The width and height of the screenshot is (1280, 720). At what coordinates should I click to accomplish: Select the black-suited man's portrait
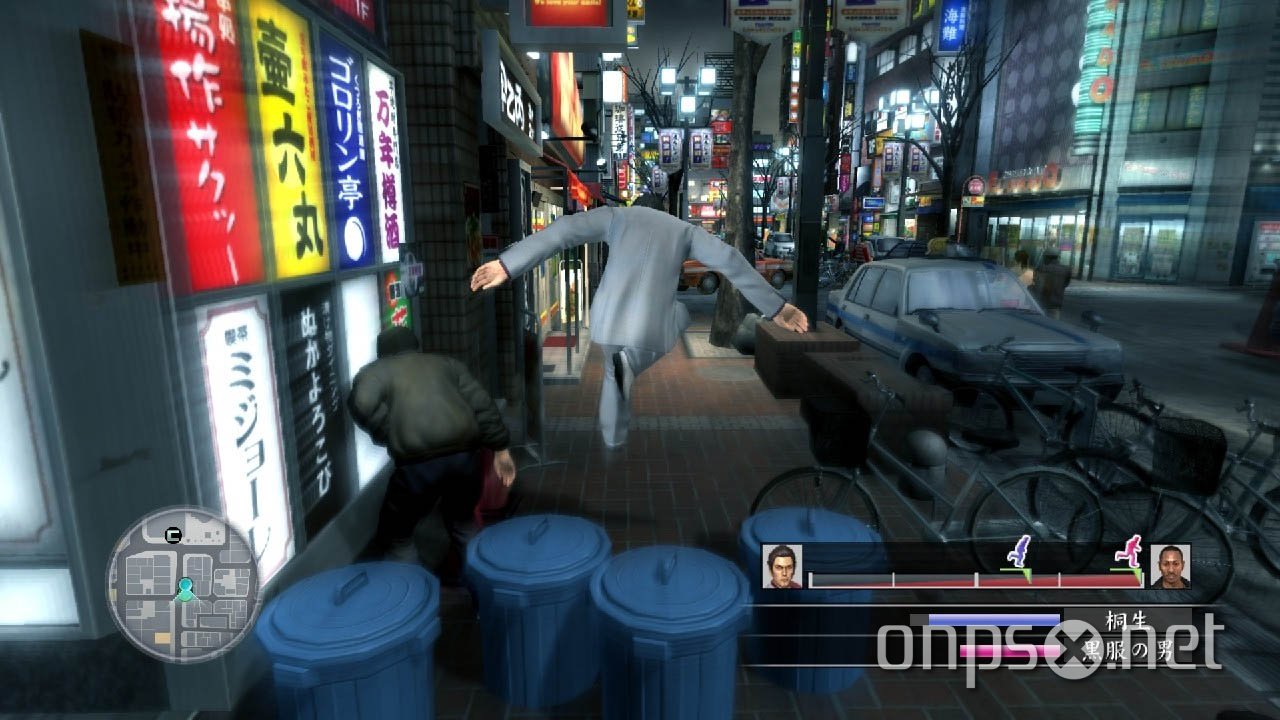pyautogui.click(x=1171, y=566)
